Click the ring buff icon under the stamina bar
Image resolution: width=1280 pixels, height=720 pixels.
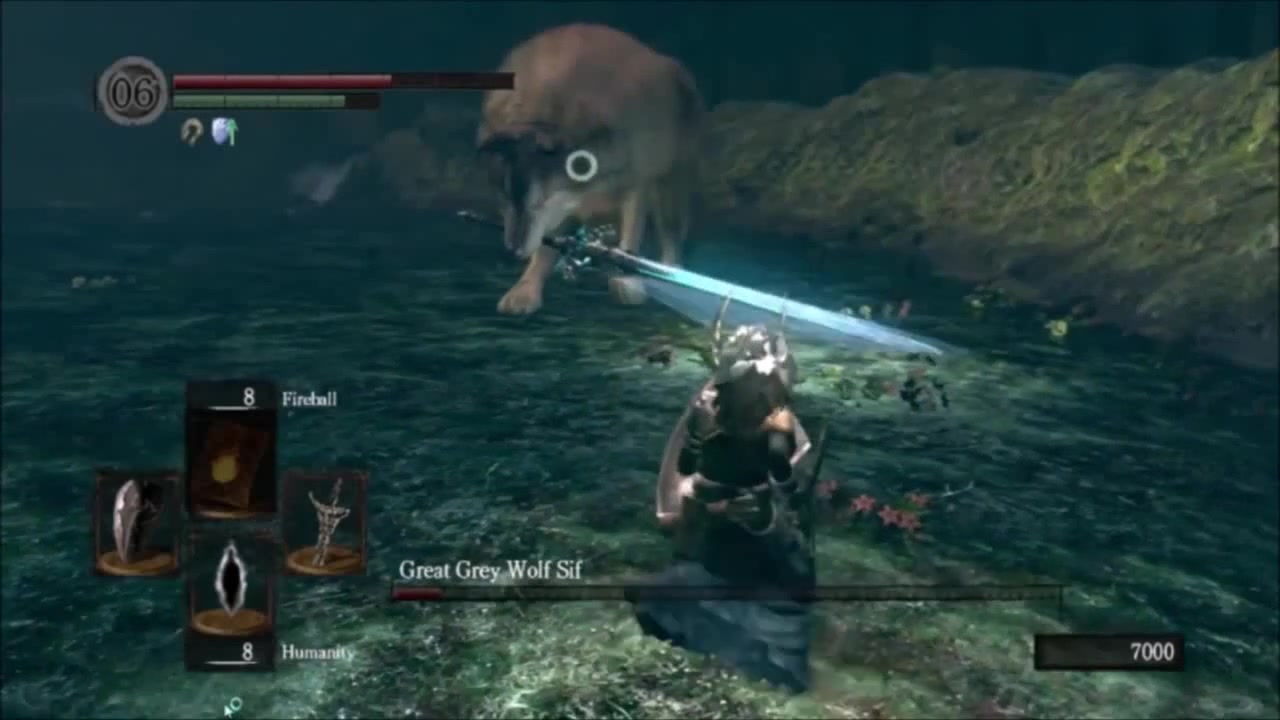click(x=191, y=131)
